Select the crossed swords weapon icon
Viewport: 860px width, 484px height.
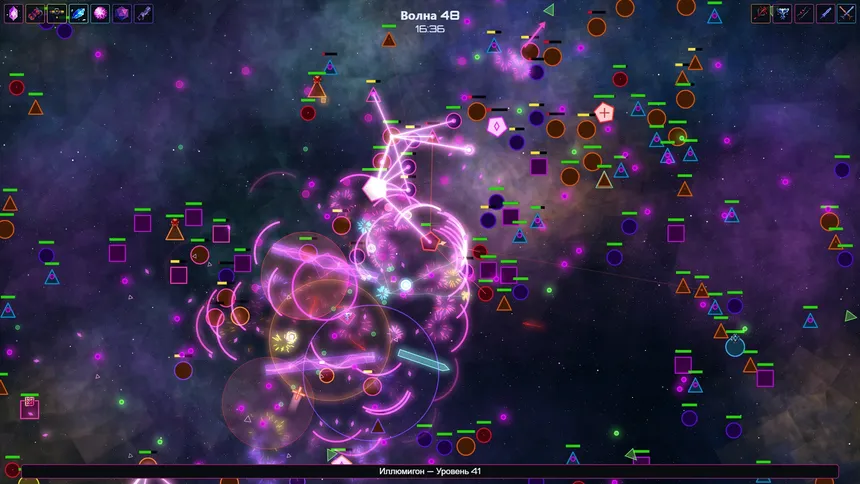tap(847, 14)
